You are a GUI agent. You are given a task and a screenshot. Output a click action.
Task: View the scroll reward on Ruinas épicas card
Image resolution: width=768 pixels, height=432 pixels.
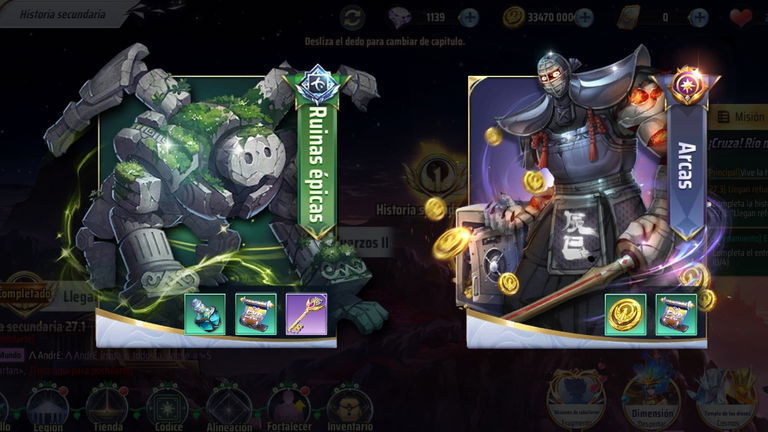[x=255, y=313]
